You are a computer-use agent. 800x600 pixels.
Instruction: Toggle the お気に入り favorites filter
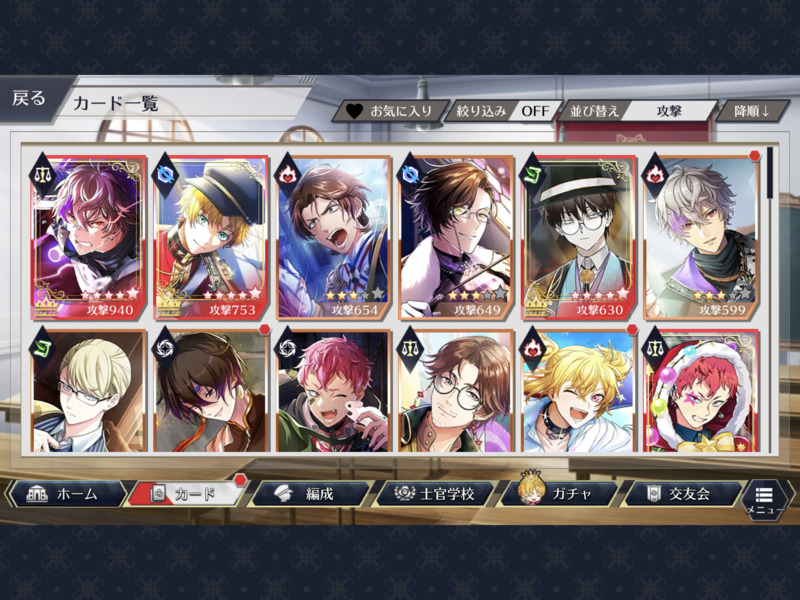390,110
